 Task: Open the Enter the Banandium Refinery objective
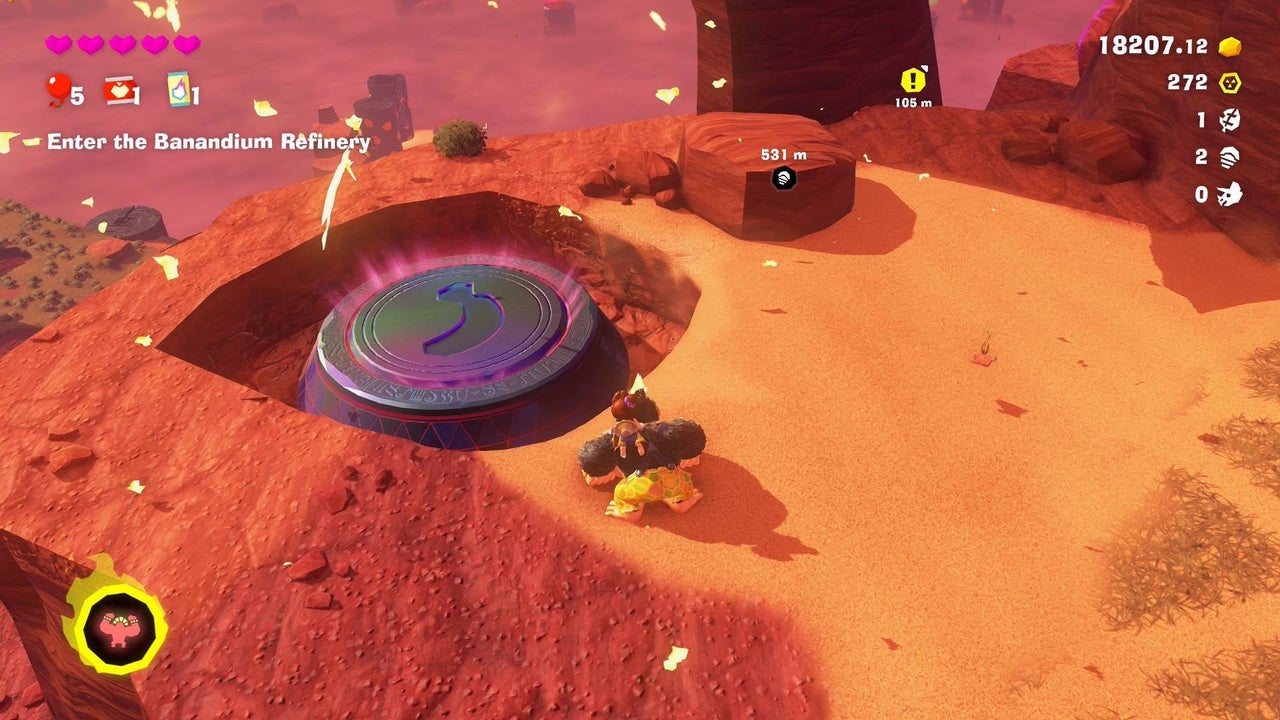coord(208,142)
